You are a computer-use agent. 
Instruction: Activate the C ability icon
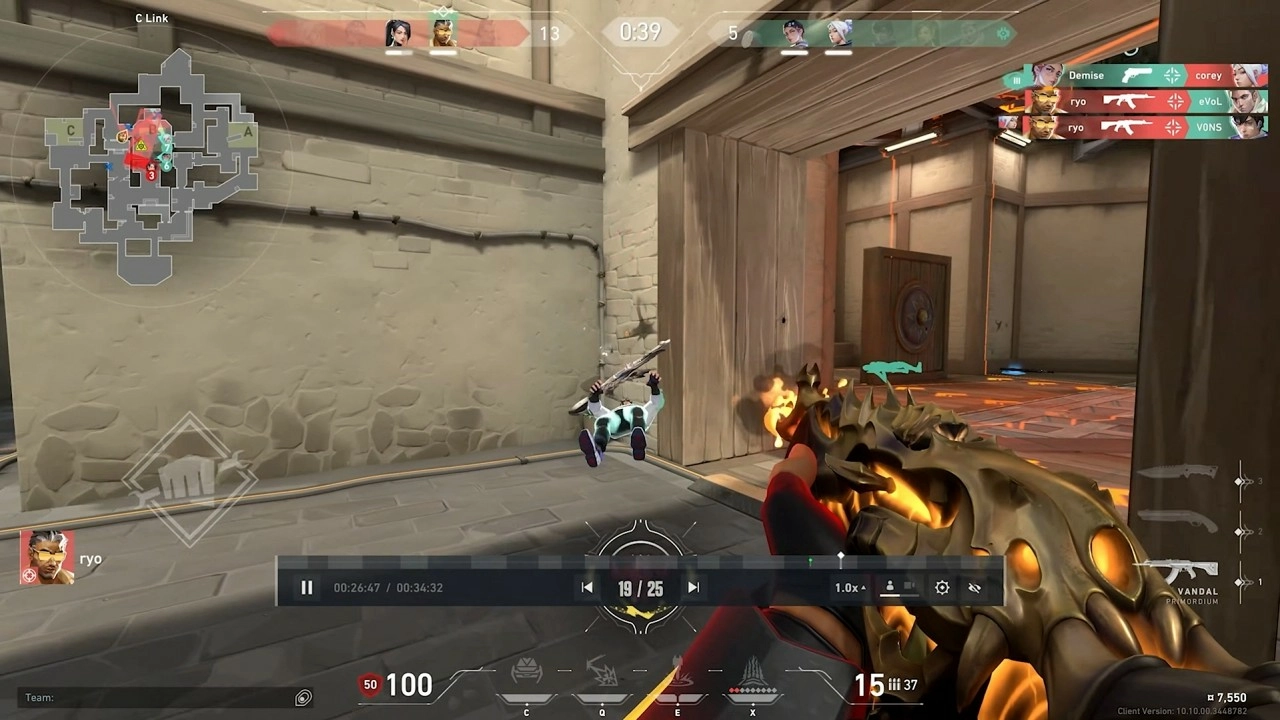[527, 676]
